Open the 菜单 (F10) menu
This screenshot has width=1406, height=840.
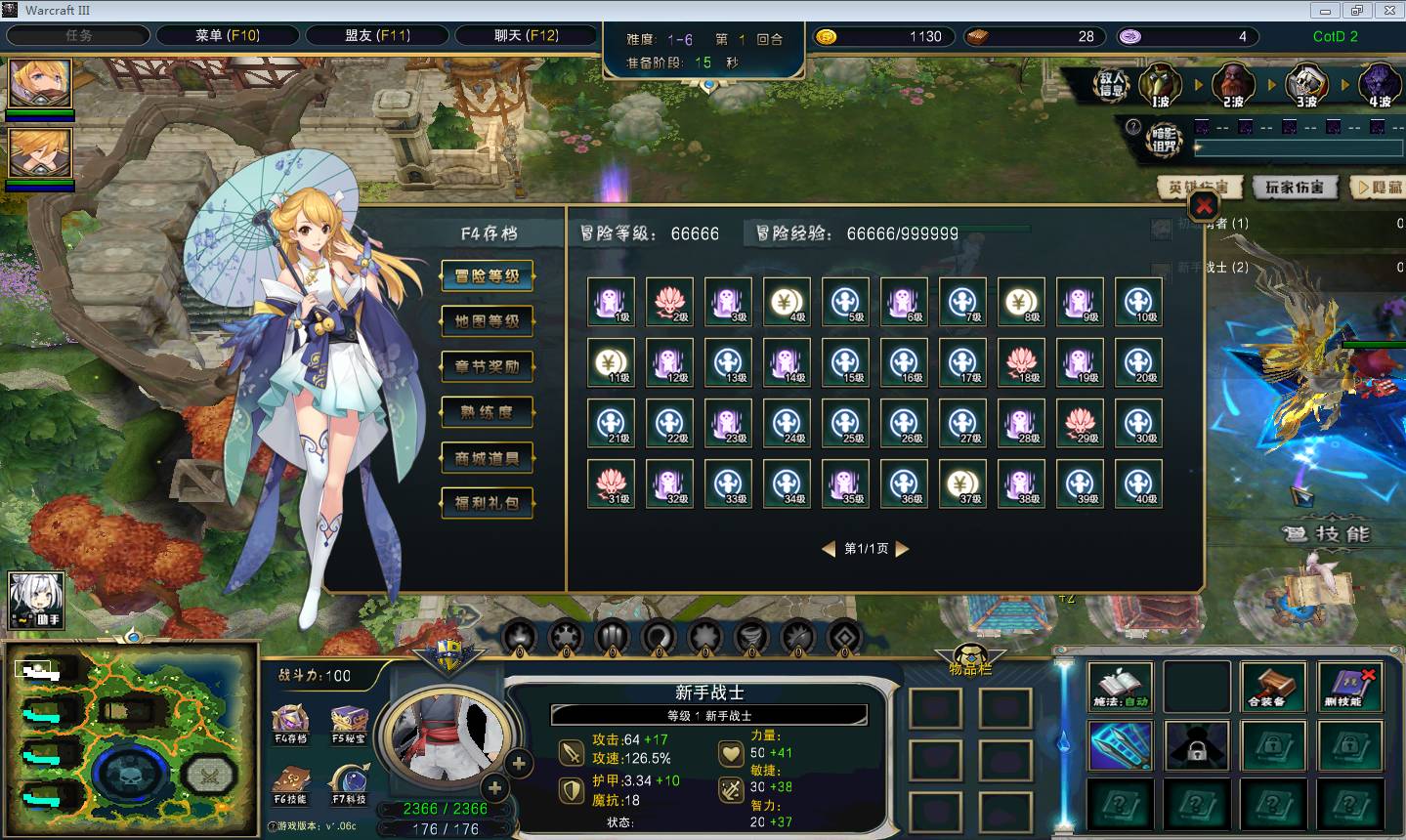click(227, 36)
